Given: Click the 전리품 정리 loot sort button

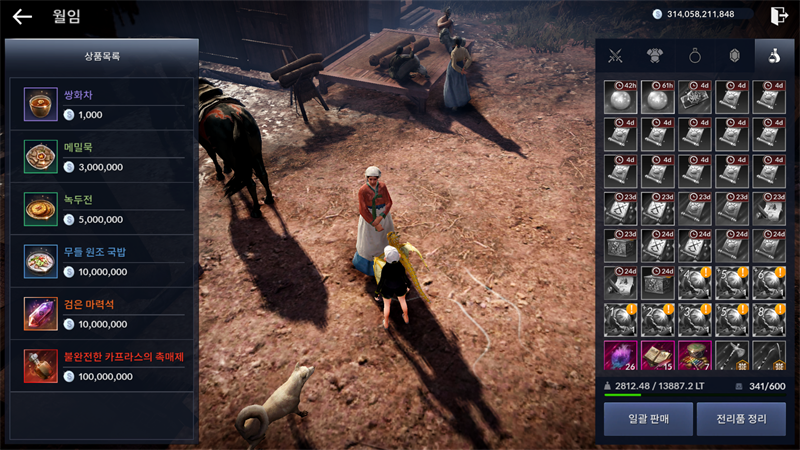Looking at the screenshot, I should click(x=741, y=419).
